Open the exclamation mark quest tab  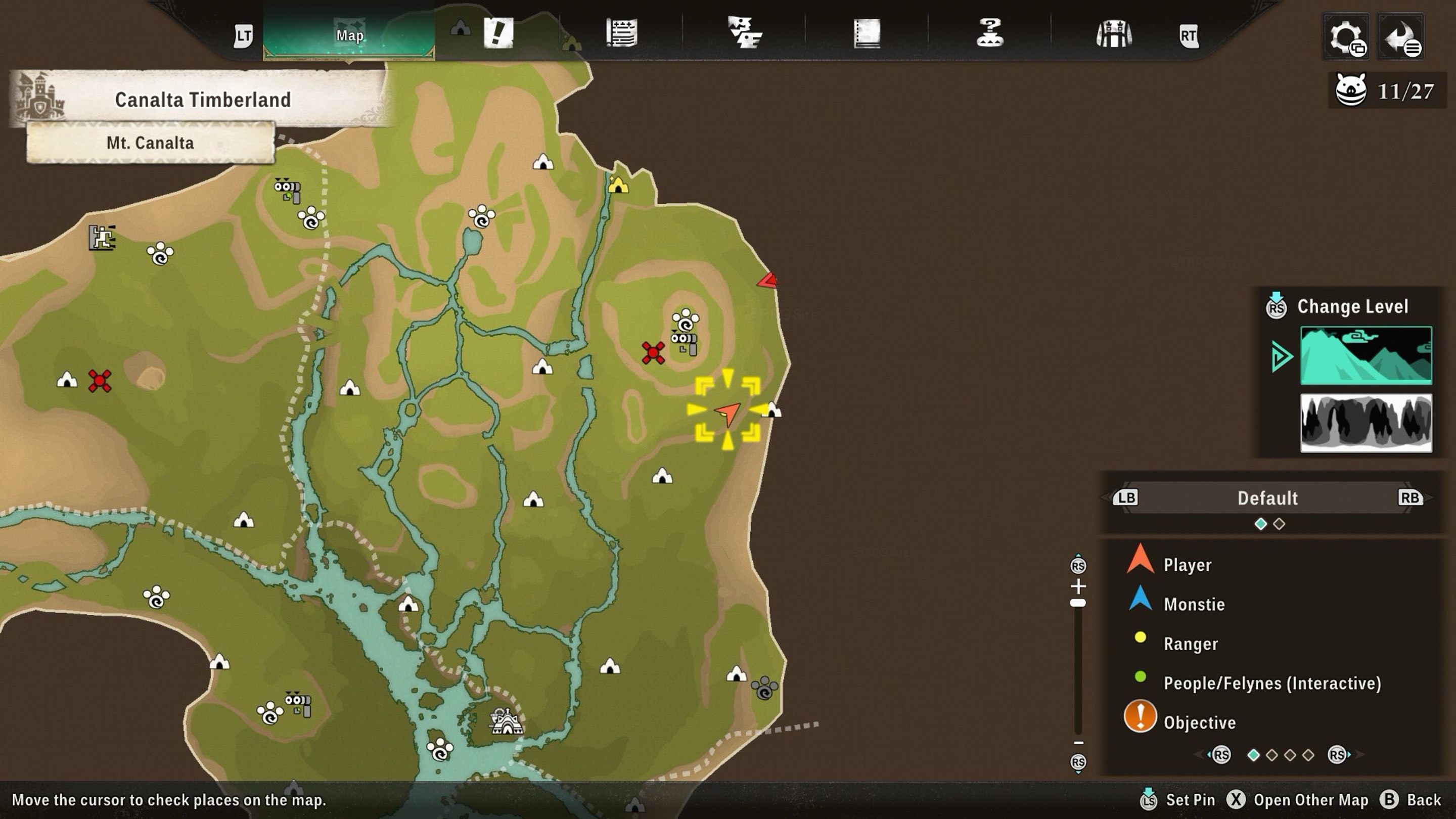point(498,33)
